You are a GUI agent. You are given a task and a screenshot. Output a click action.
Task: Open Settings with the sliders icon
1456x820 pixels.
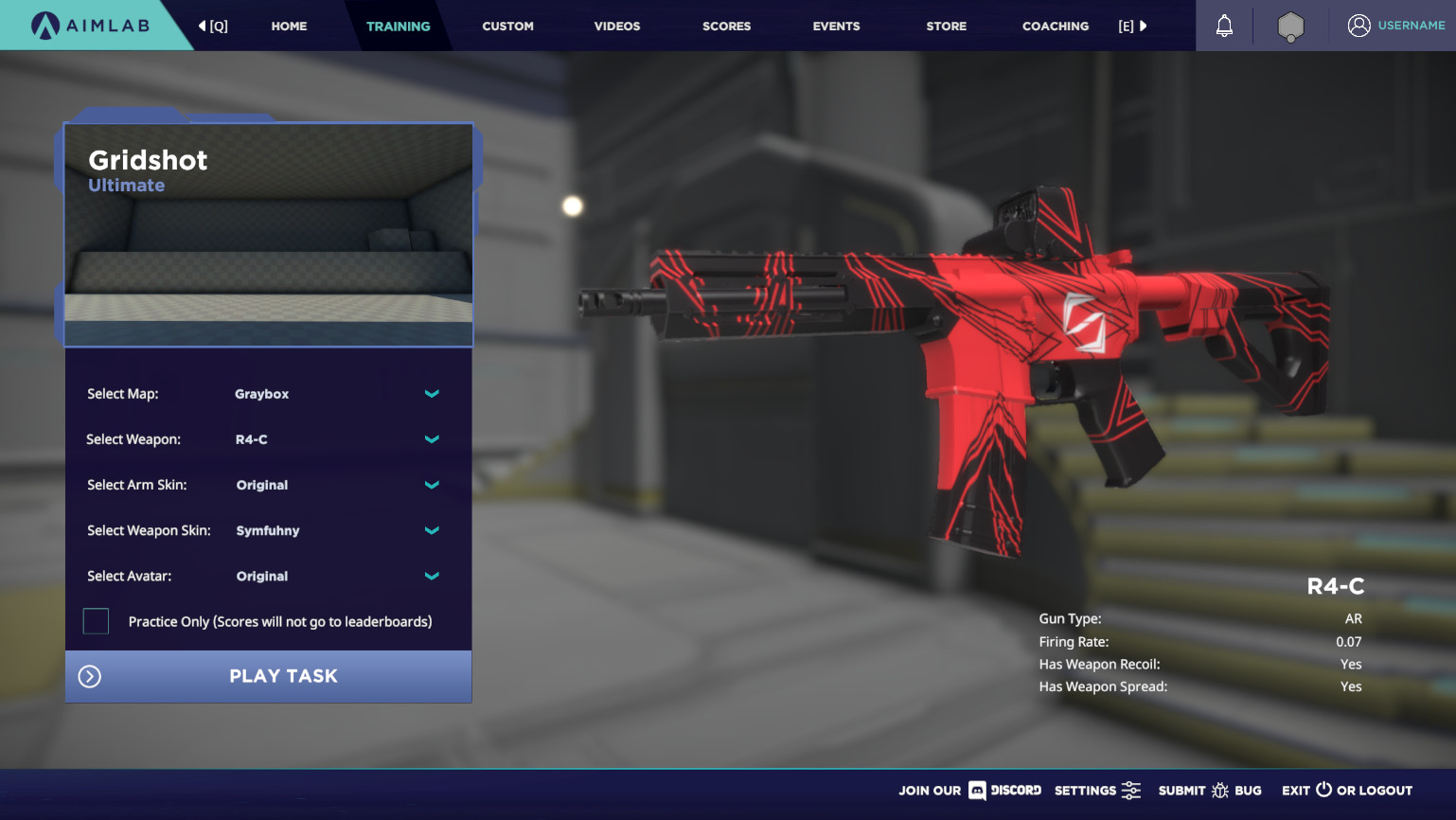point(1131,790)
